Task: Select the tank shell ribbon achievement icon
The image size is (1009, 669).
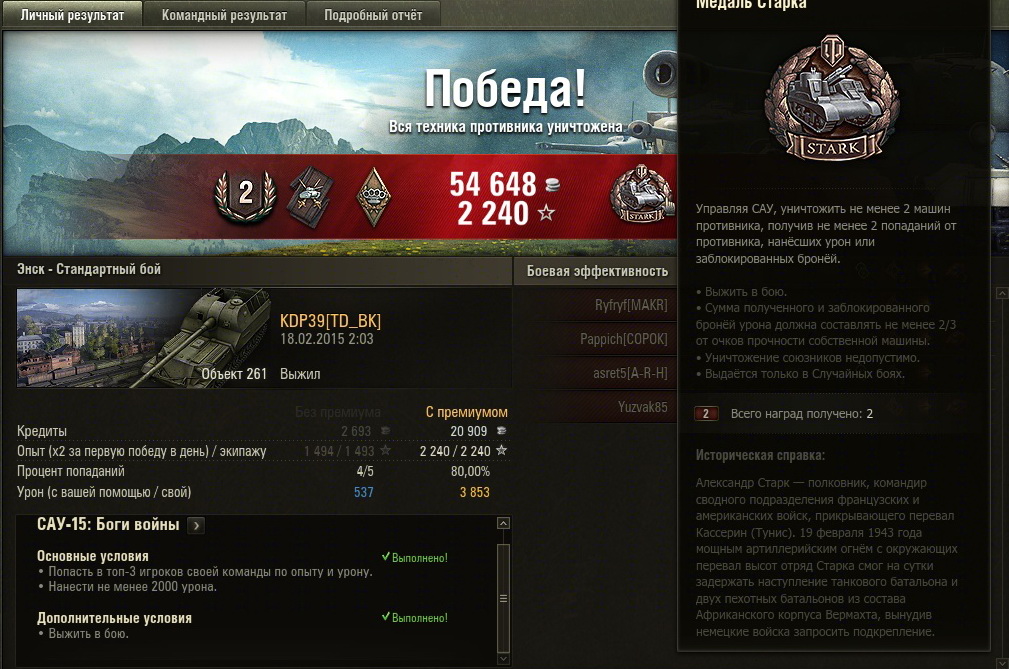Action: 310,196
